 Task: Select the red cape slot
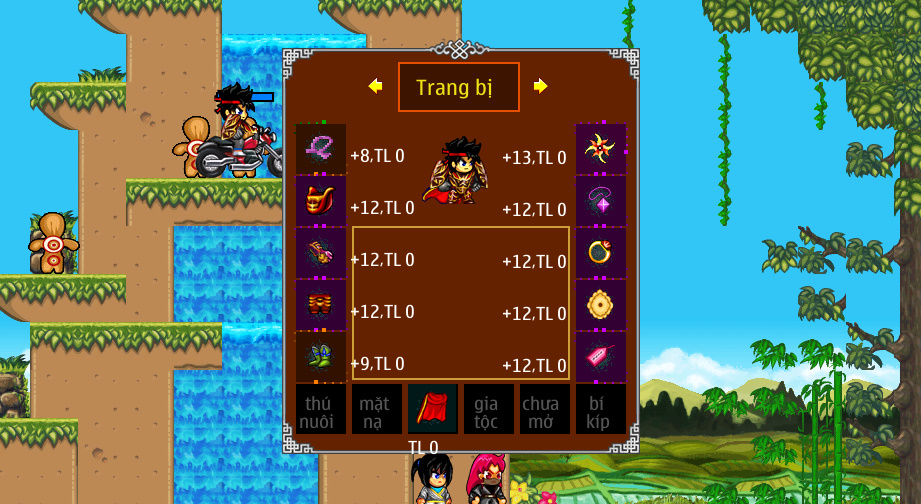432,409
